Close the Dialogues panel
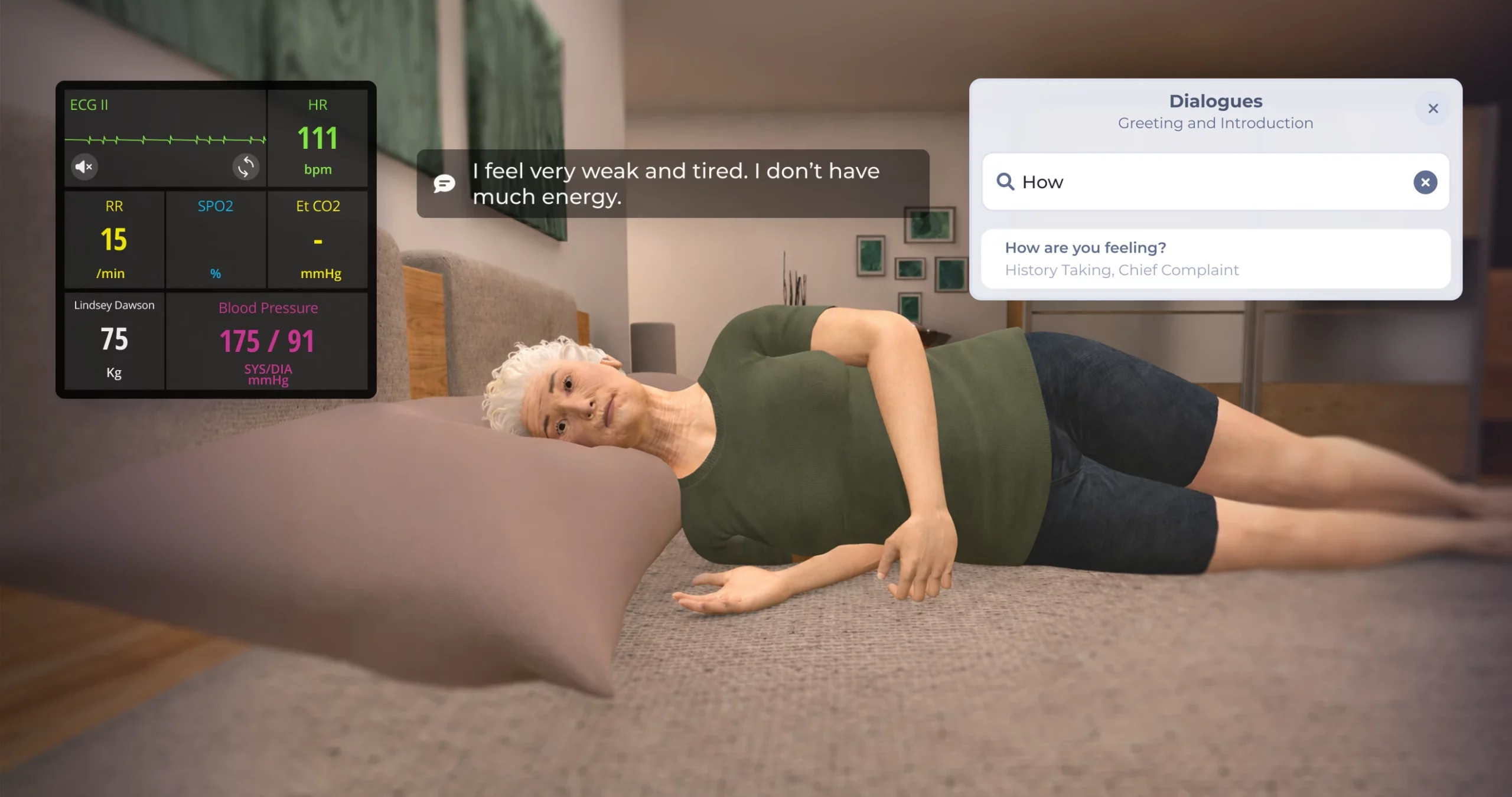 pos(1432,109)
